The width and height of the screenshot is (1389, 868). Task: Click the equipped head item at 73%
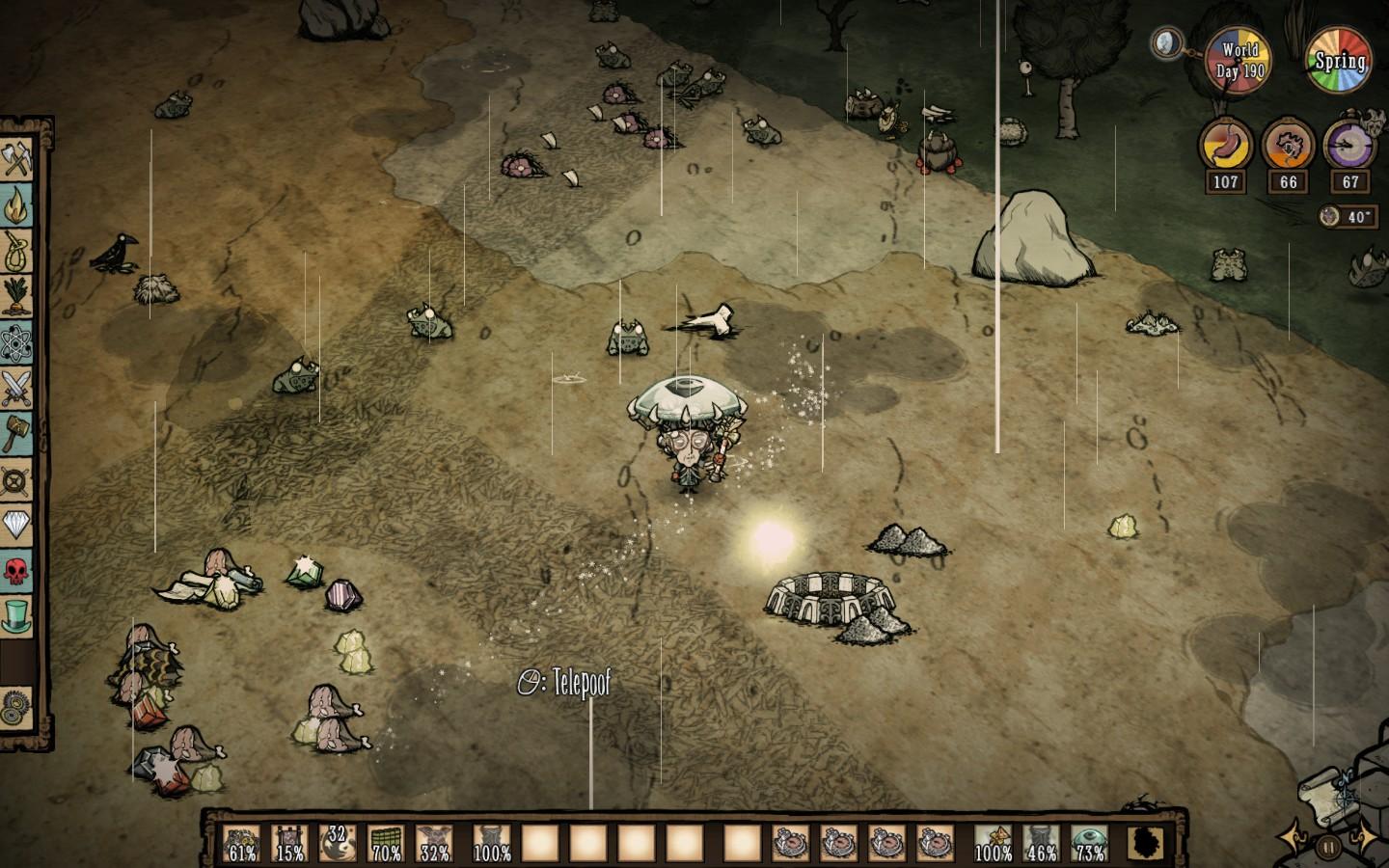click(1090, 842)
